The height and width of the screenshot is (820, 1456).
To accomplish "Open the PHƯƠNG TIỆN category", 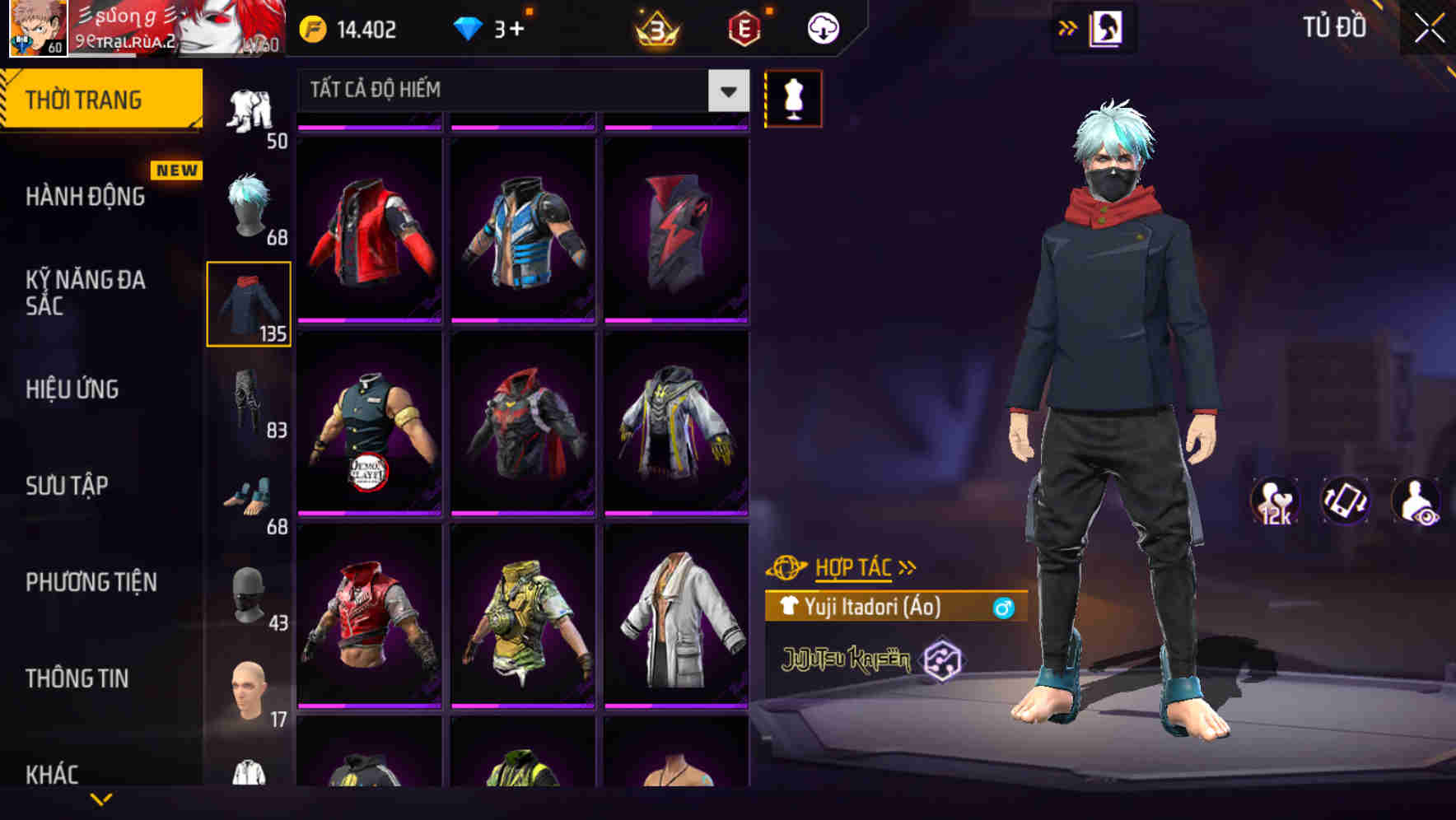I will 91,582.
